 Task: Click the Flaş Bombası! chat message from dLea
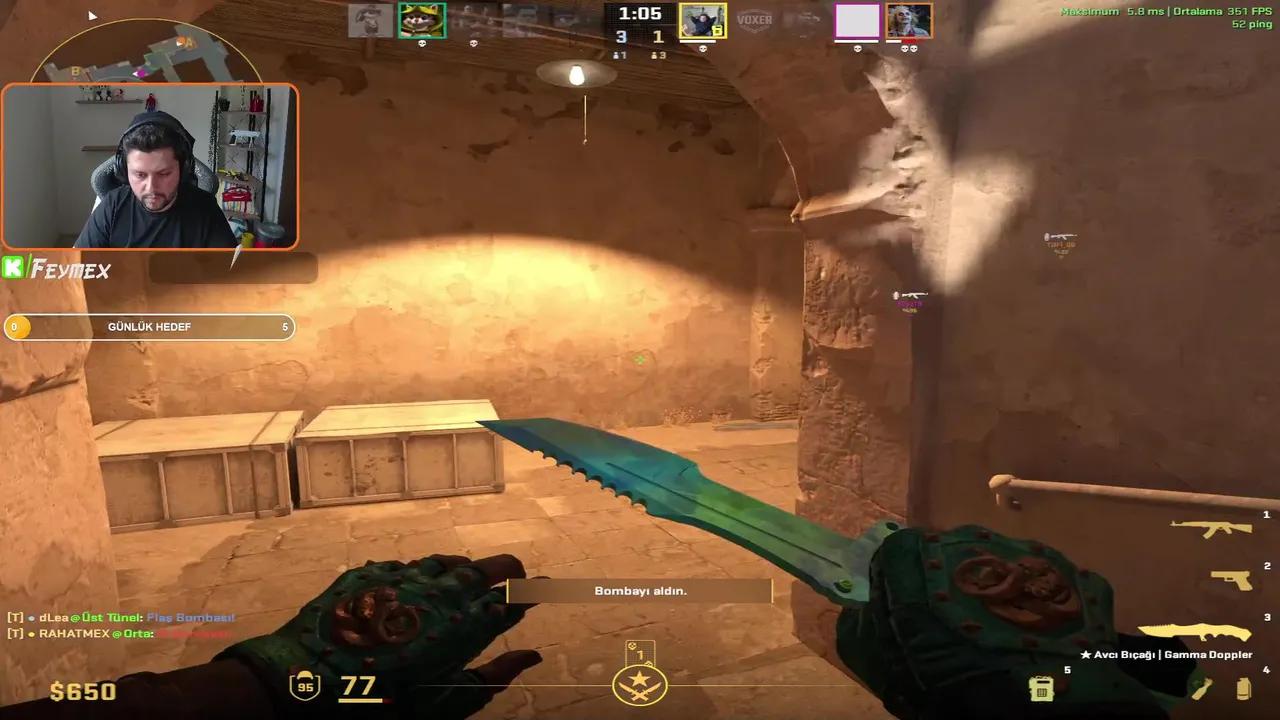(x=190, y=618)
